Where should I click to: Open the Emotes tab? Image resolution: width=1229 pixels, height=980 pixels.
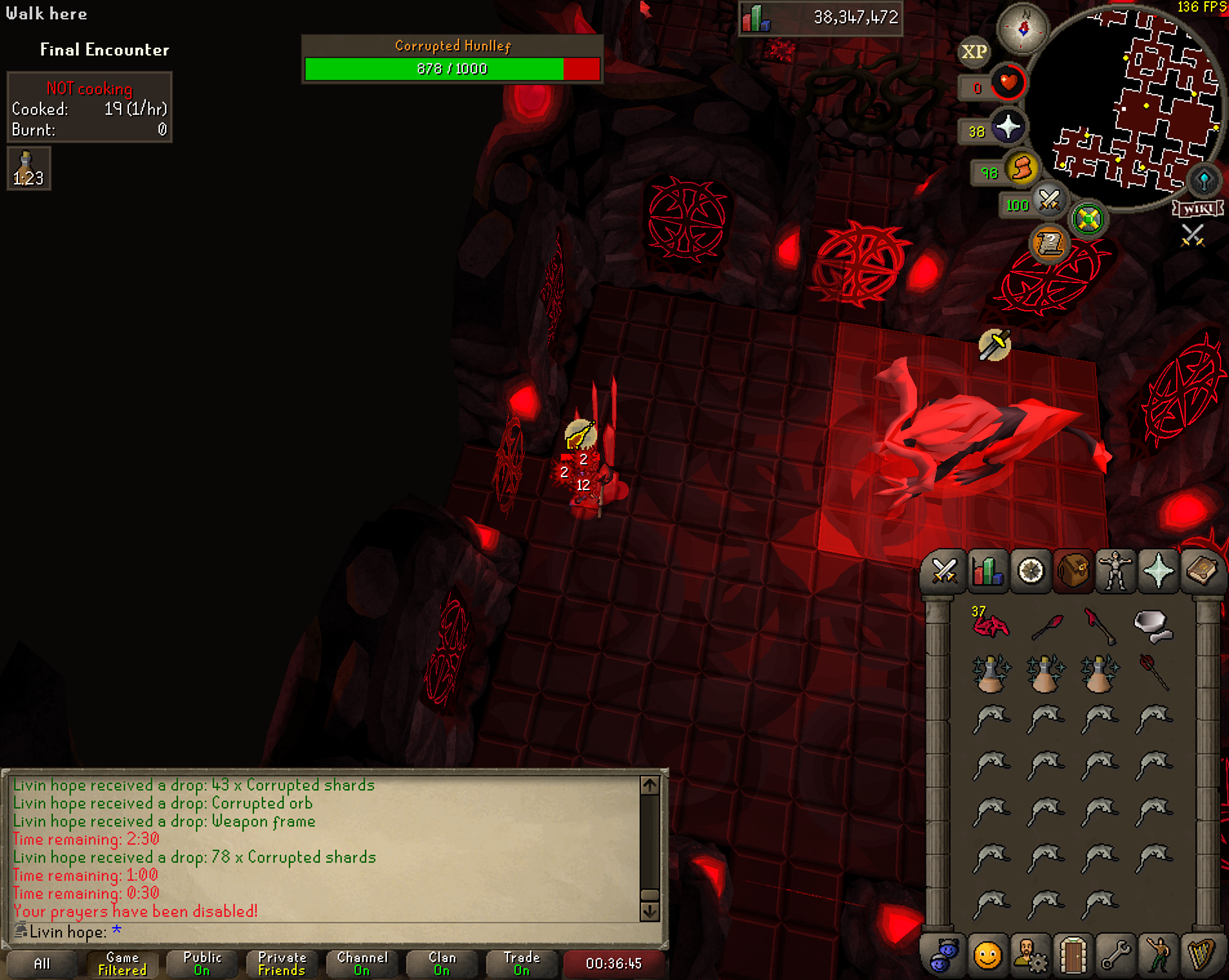point(1159,955)
